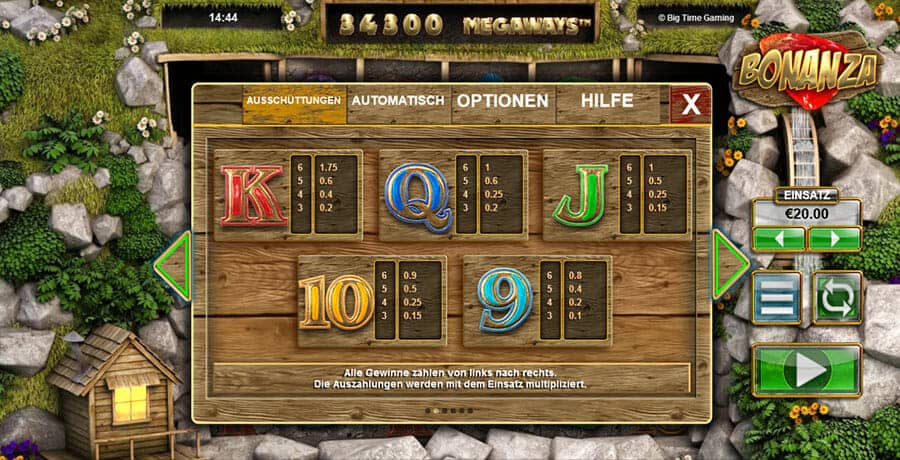Show the Hilfe tab
Screen dimensions: 900x460
(607, 101)
